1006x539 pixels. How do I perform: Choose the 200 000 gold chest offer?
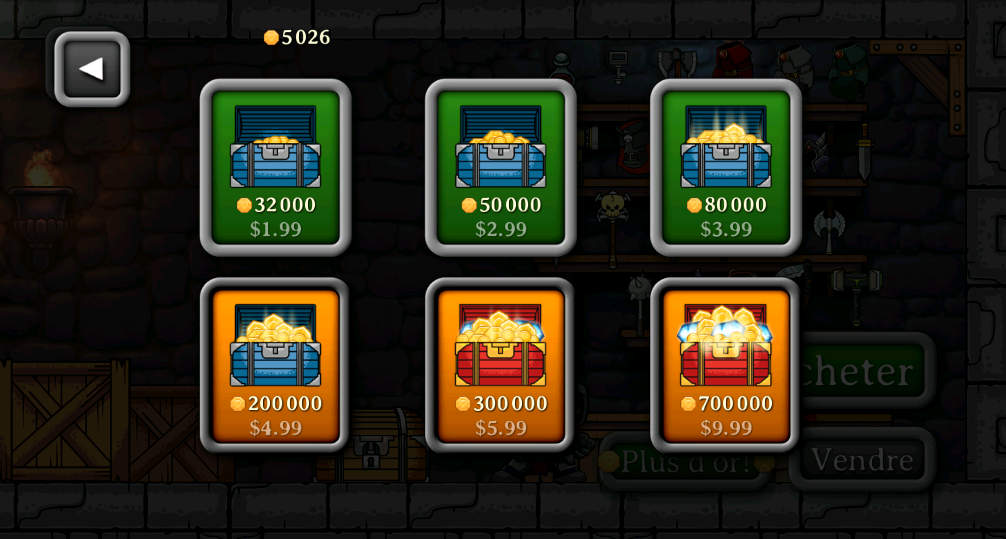point(275,366)
